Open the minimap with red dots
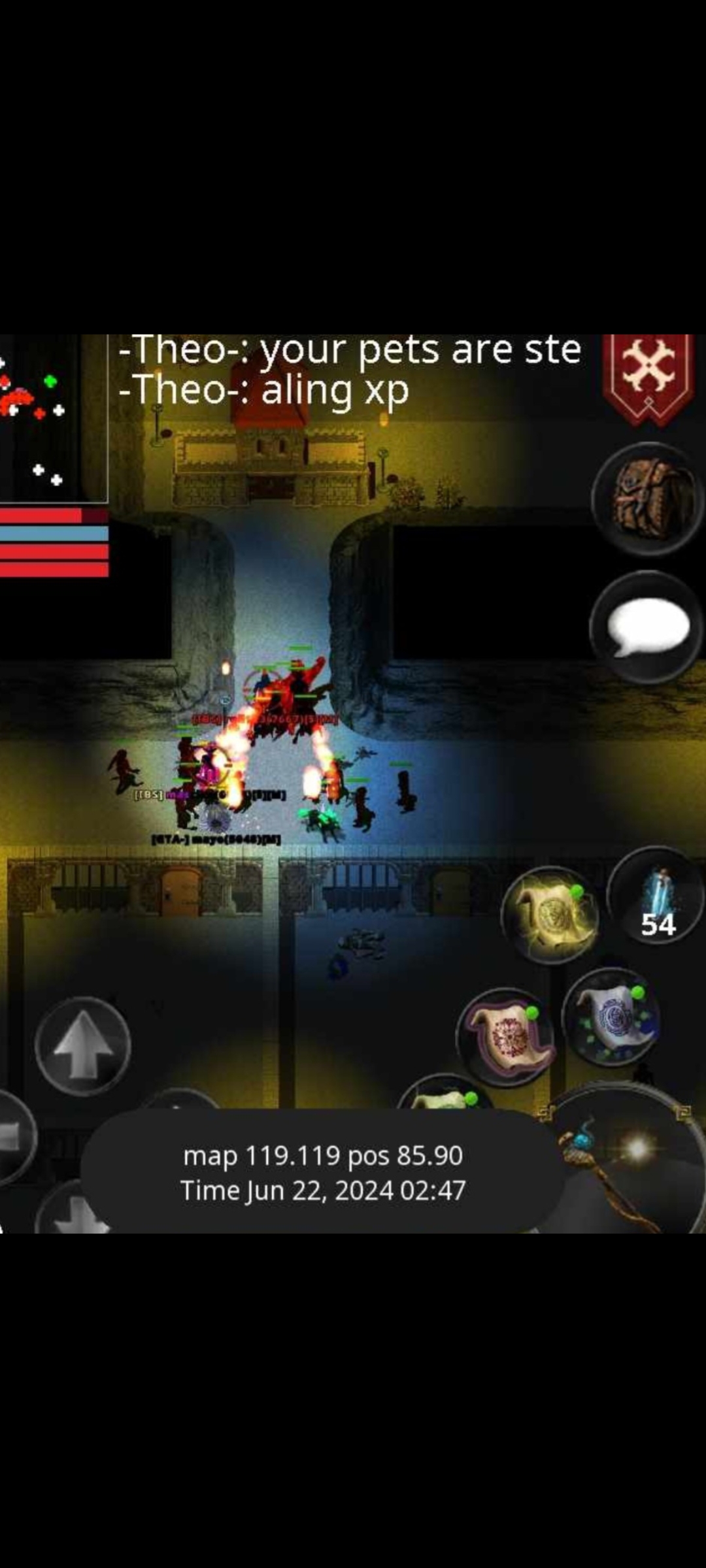 click(52, 418)
